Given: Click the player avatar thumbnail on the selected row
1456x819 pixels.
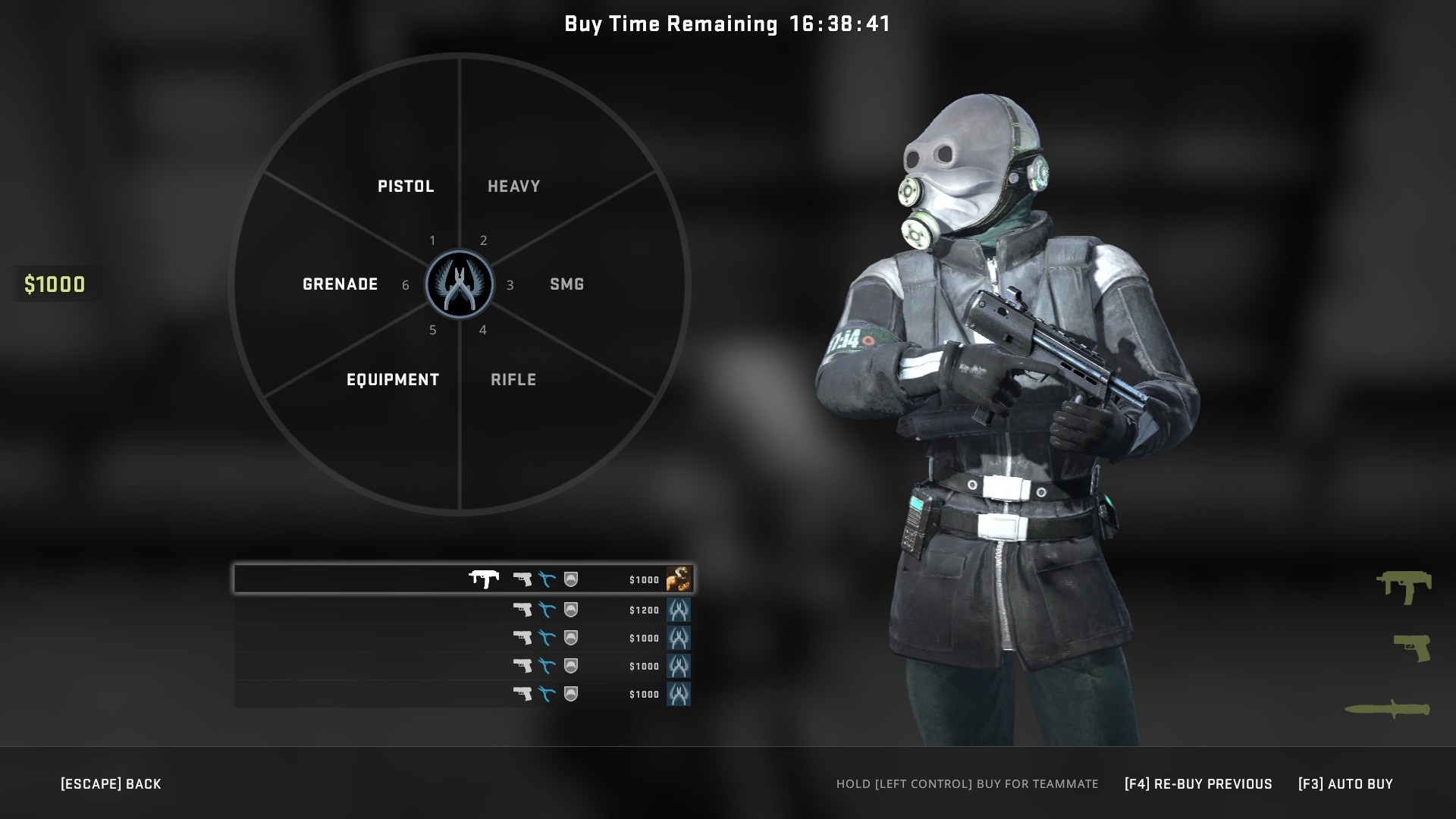Looking at the screenshot, I should (x=679, y=579).
